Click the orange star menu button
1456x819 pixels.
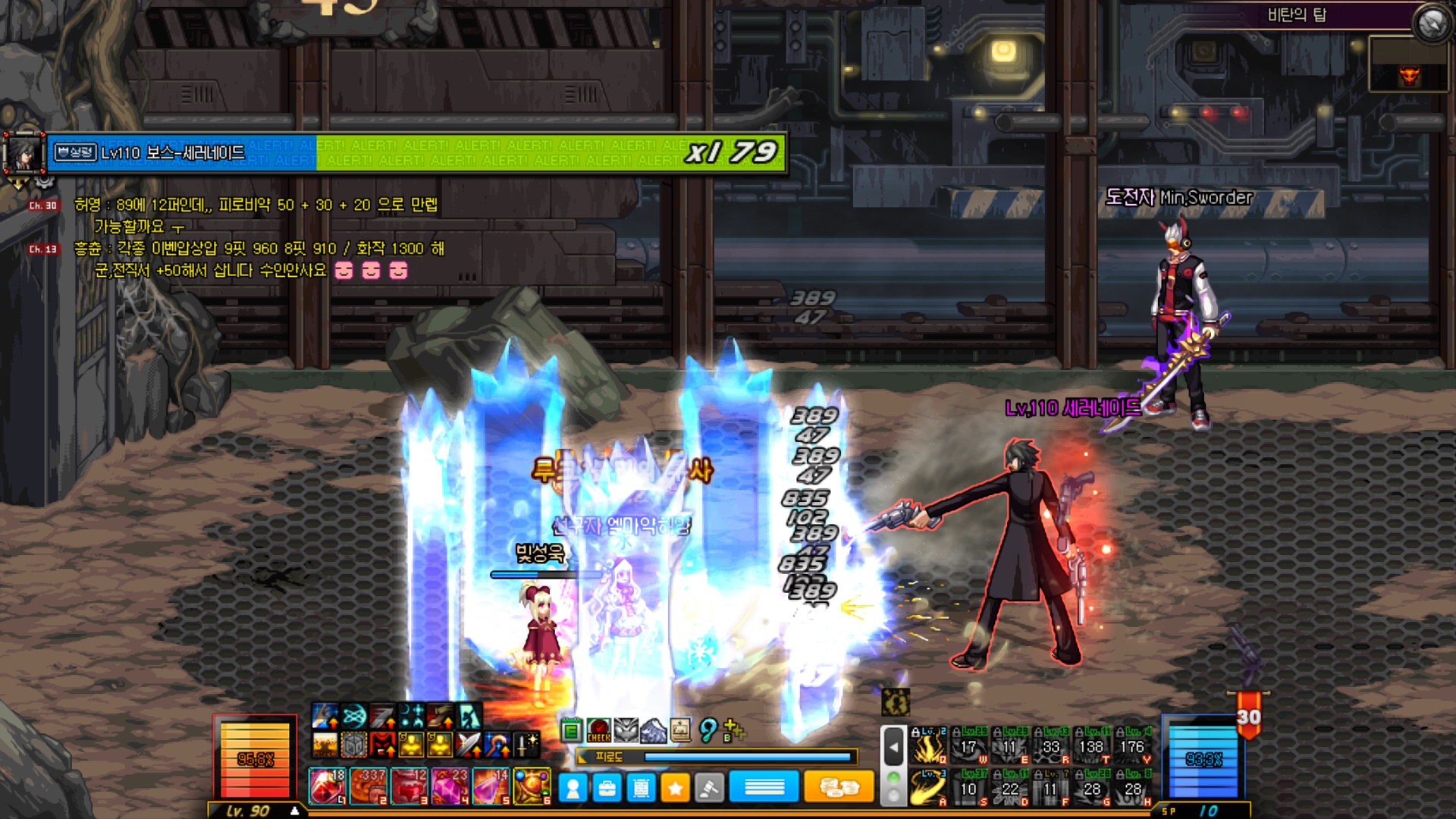[x=675, y=789]
